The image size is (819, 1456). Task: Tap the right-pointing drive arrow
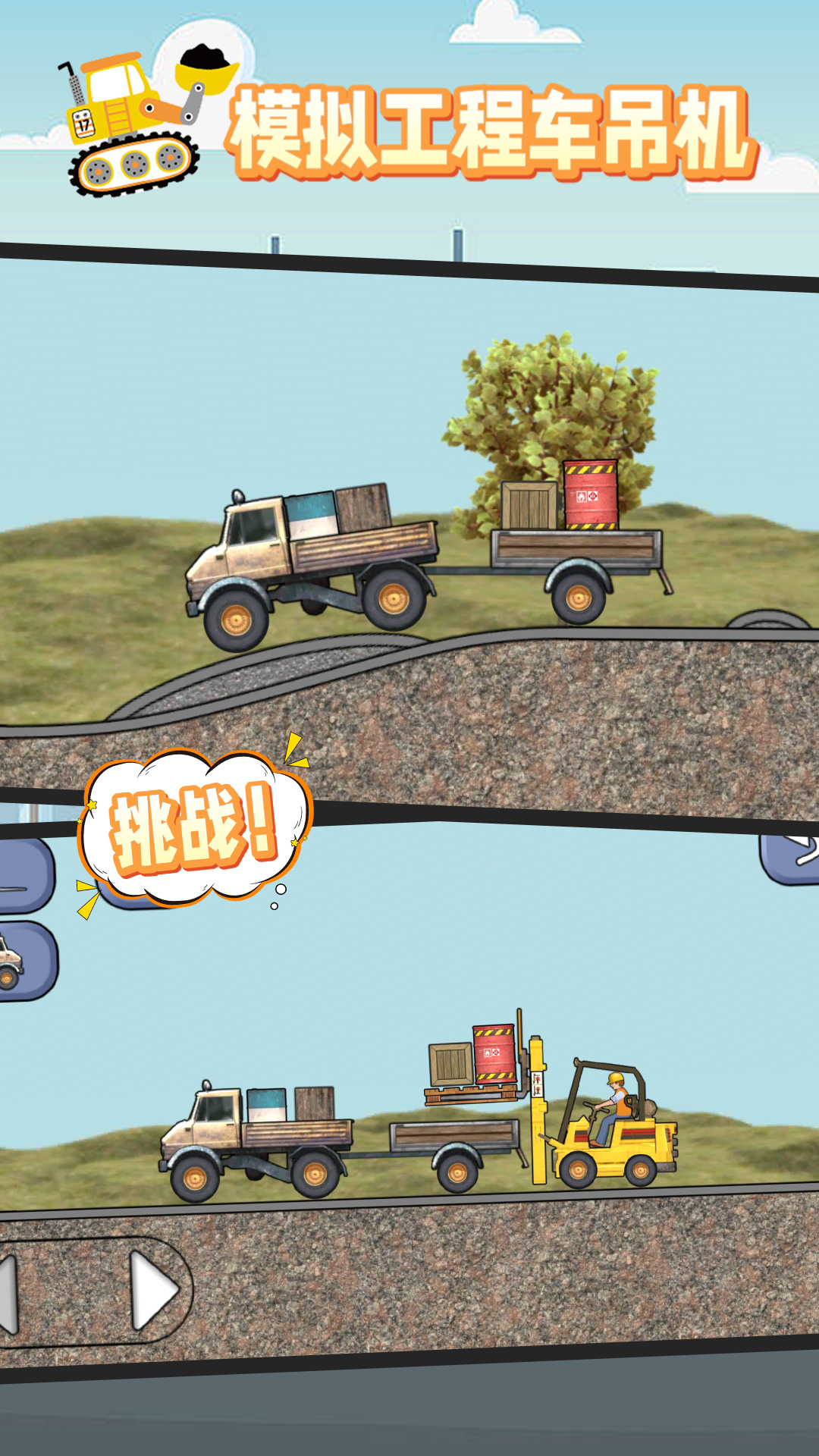coord(154,1290)
